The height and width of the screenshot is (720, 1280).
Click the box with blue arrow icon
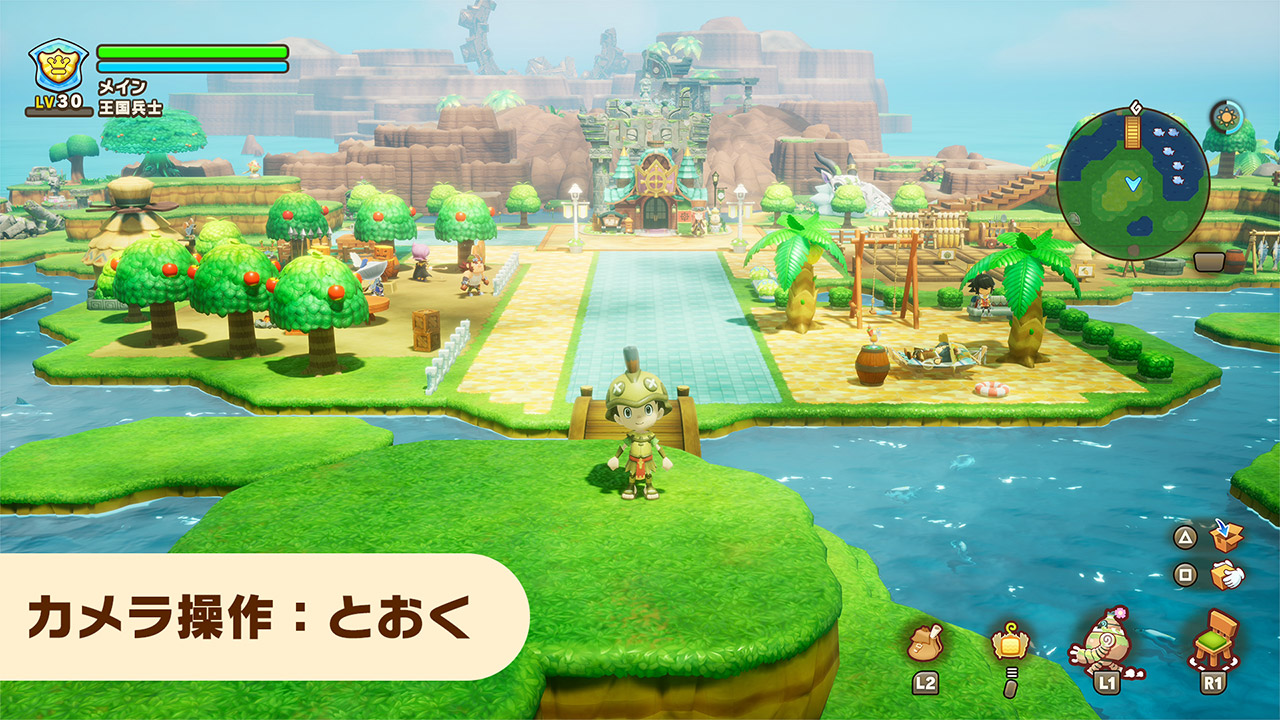(x=1226, y=536)
